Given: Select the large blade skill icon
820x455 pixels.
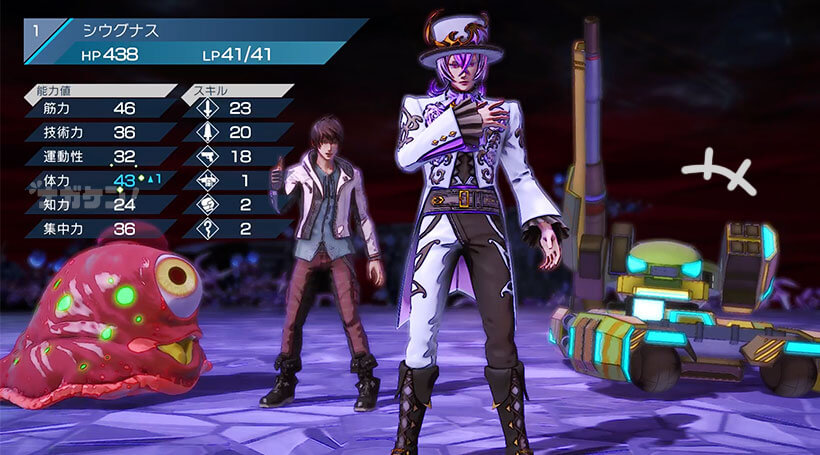Looking at the screenshot, I should [207, 132].
